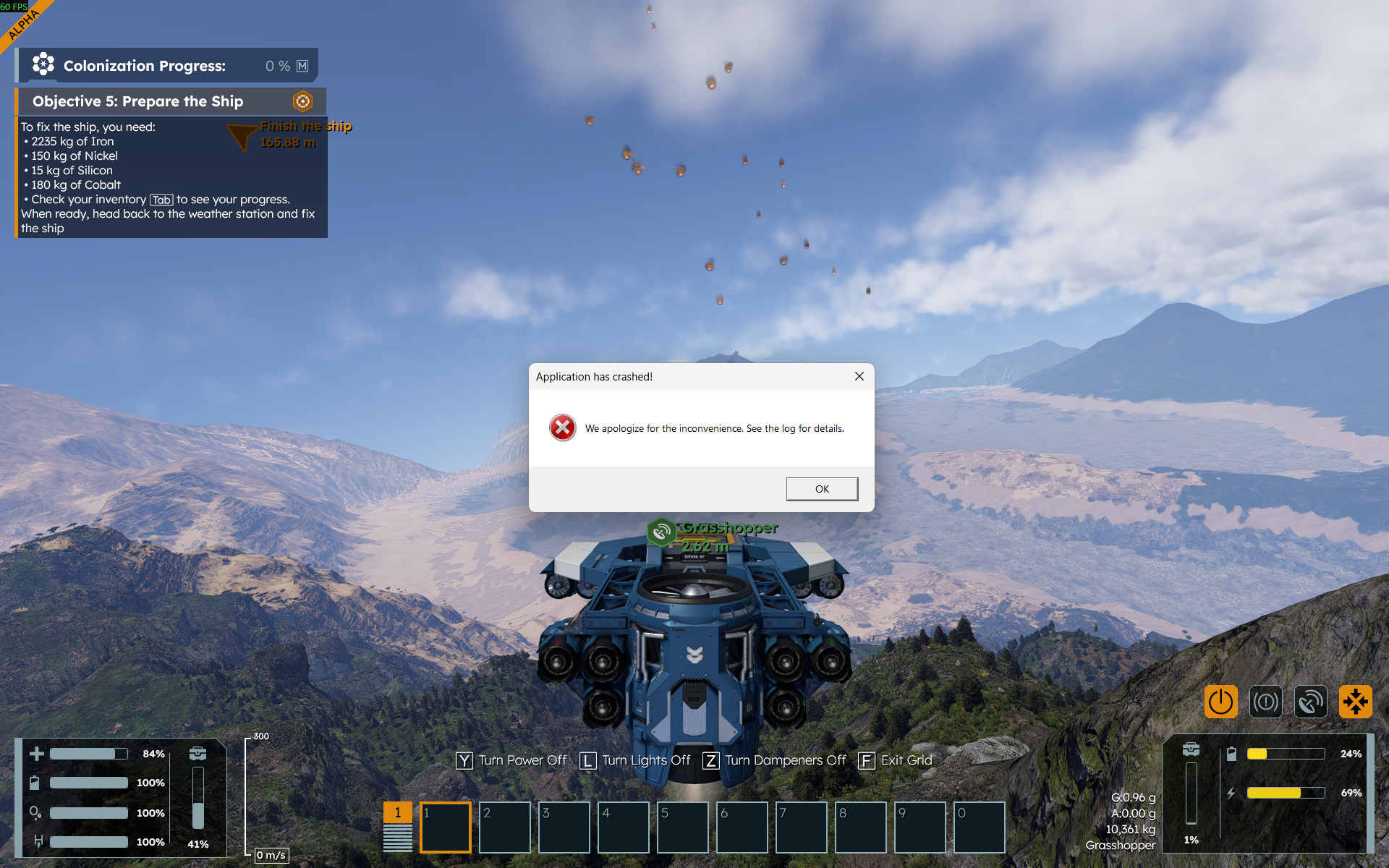Click OK on the crash dialog
Screen dimensions: 1389x868
click(x=822, y=489)
